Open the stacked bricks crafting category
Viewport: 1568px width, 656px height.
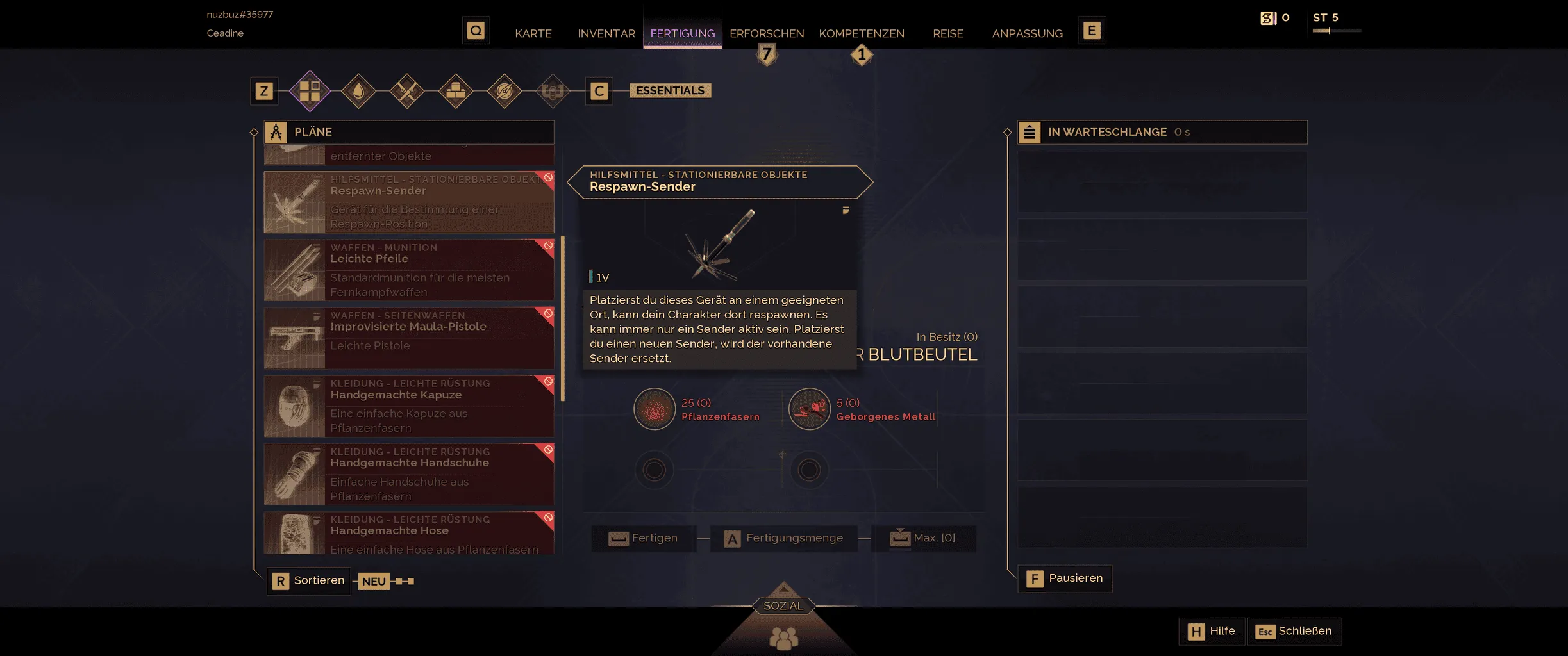point(456,91)
